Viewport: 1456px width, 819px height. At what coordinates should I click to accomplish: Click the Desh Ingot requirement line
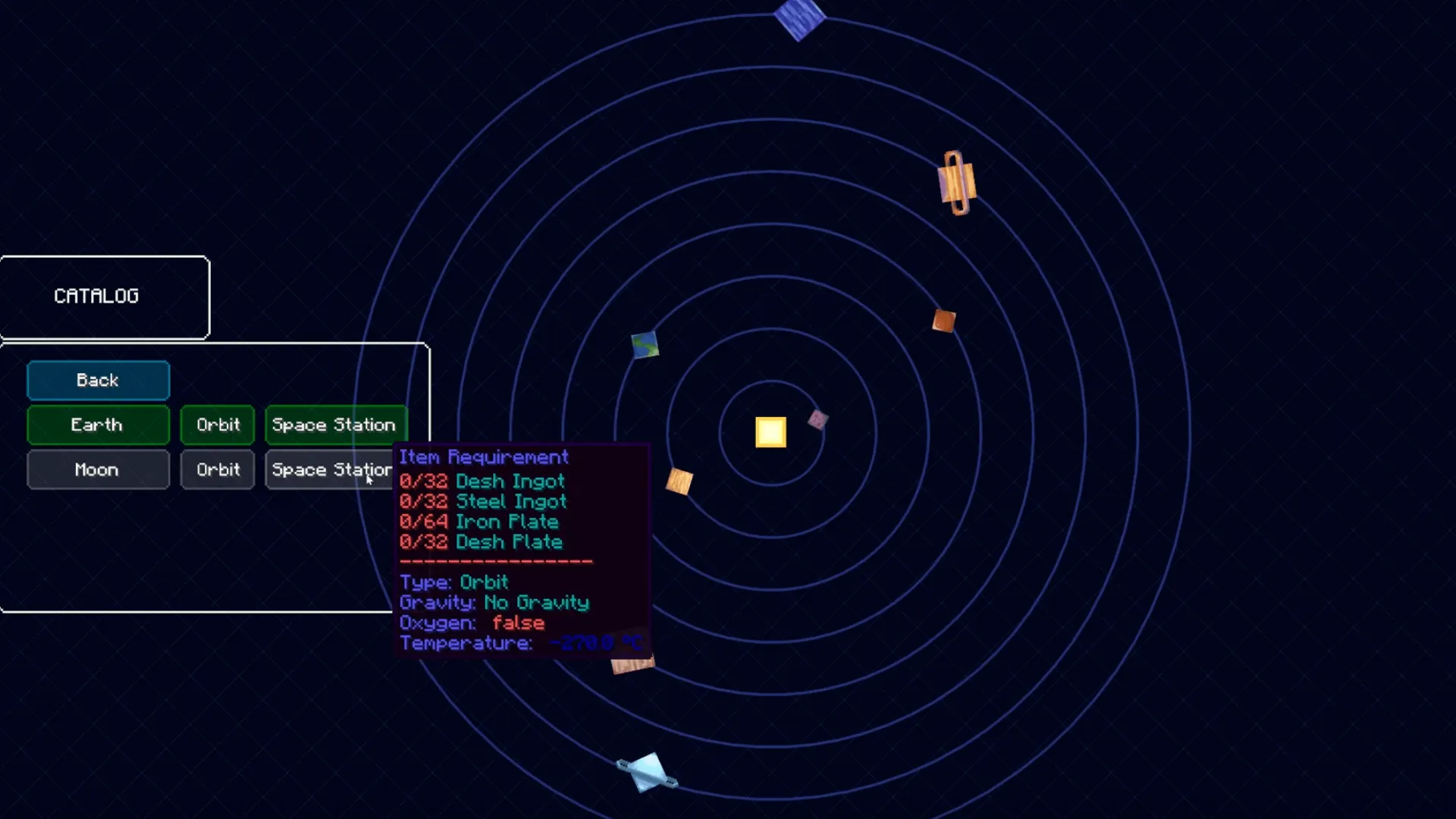click(482, 481)
